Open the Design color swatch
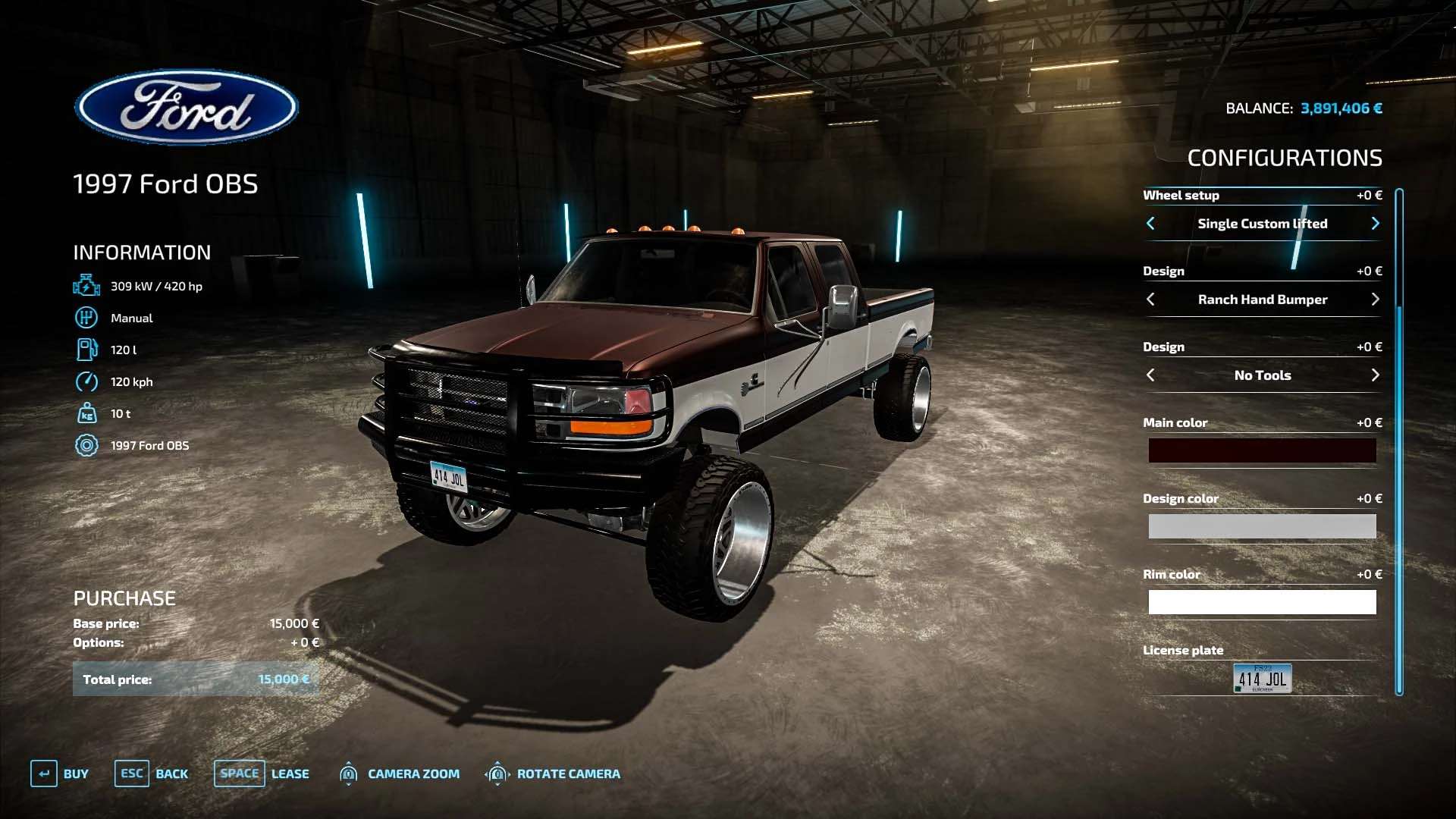The height and width of the screenshot is (819, 1456). point(1262,526)
